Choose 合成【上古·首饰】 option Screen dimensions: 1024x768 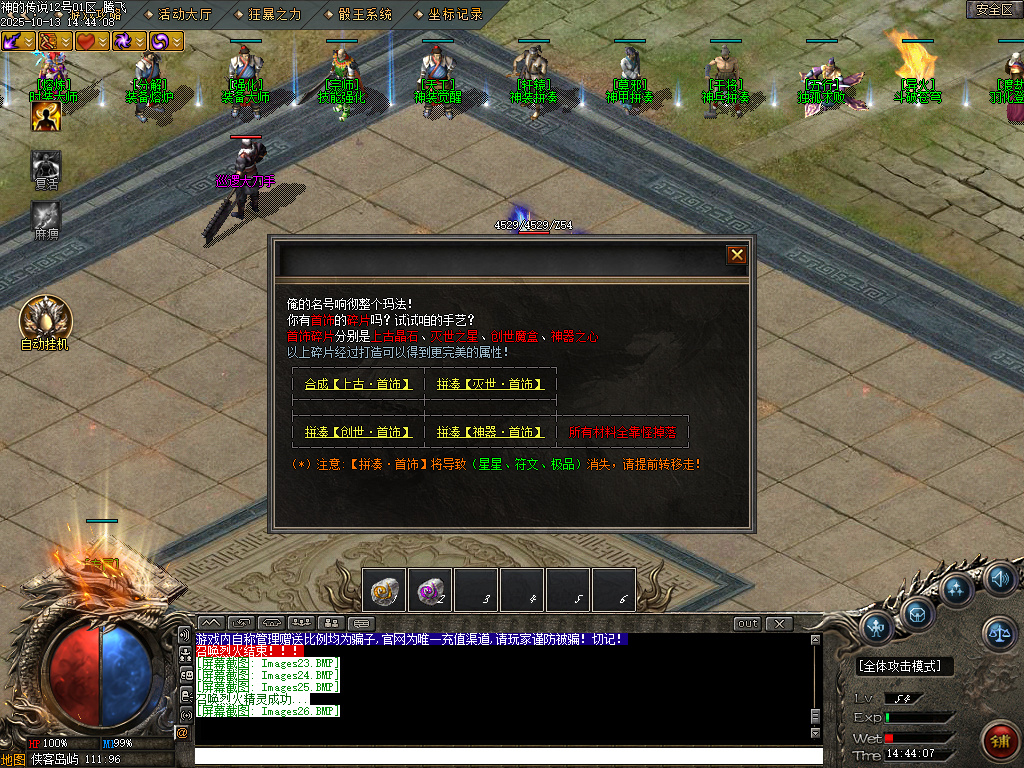pyautogui.click(x=358, y=384)
